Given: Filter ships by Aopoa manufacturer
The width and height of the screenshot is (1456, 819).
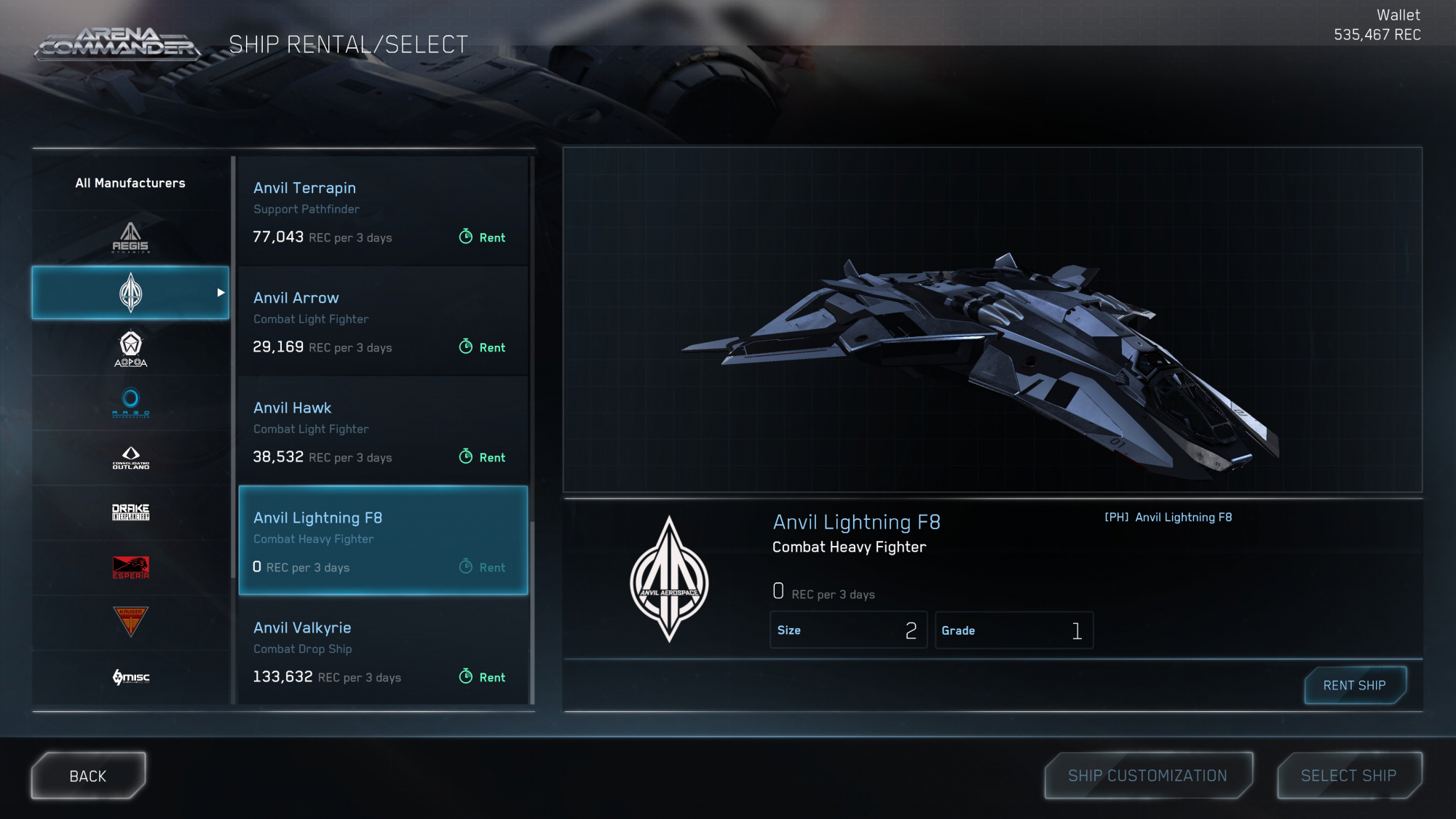Looking at the screenshot, I should click(x=130, y=349).
